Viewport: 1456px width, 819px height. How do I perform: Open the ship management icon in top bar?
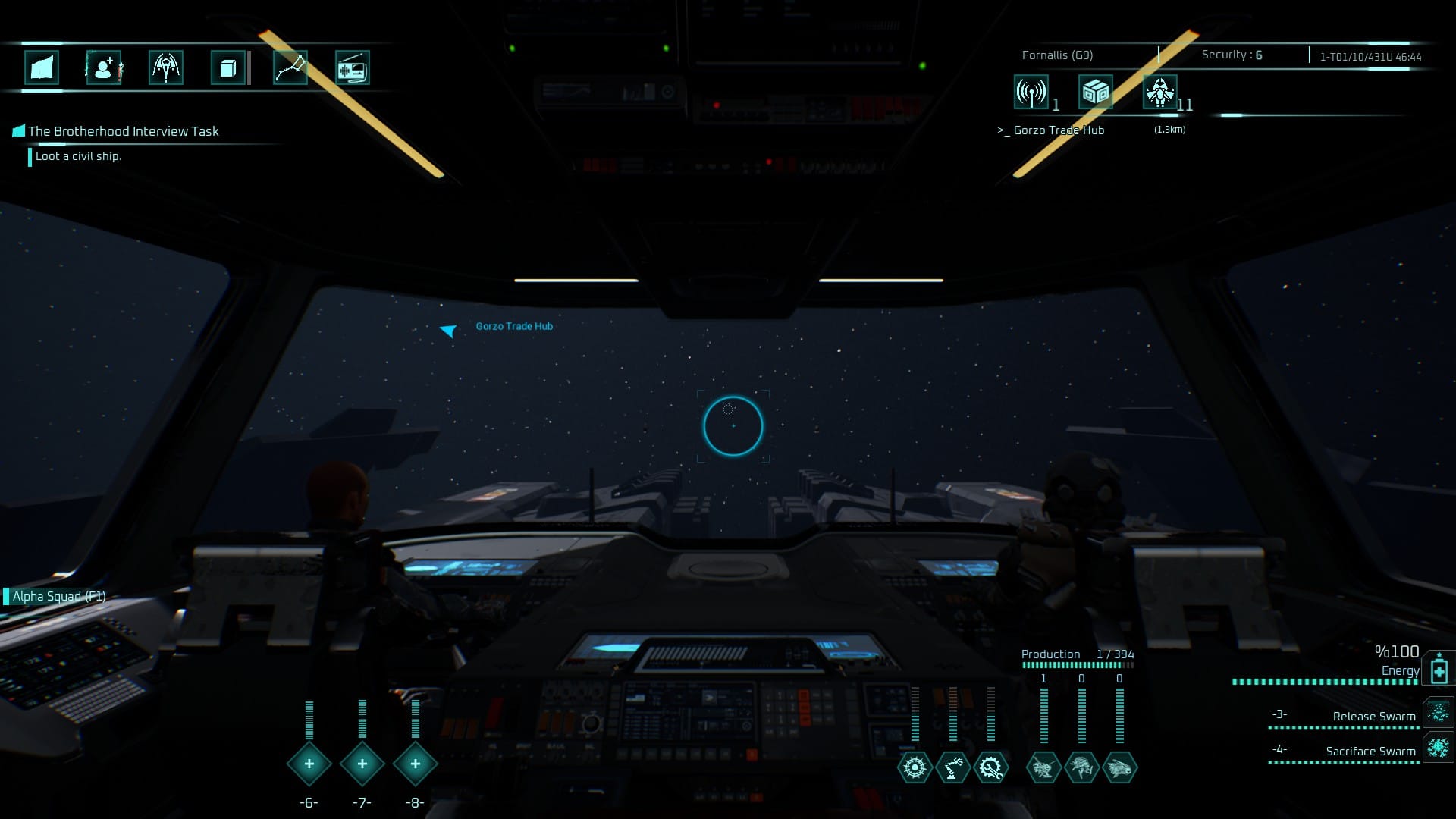[165, 68]
